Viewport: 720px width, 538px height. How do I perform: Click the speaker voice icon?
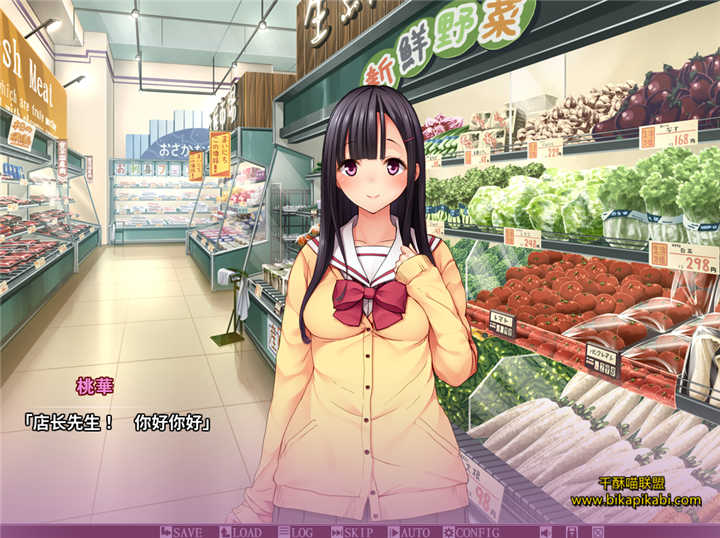point(545,531)
